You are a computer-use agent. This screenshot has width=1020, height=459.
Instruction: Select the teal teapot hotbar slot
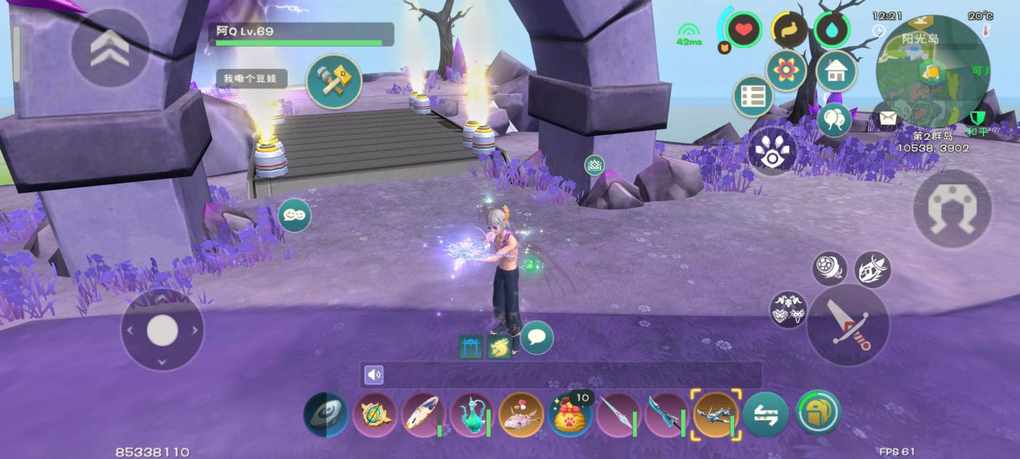(x=472, y=414)
